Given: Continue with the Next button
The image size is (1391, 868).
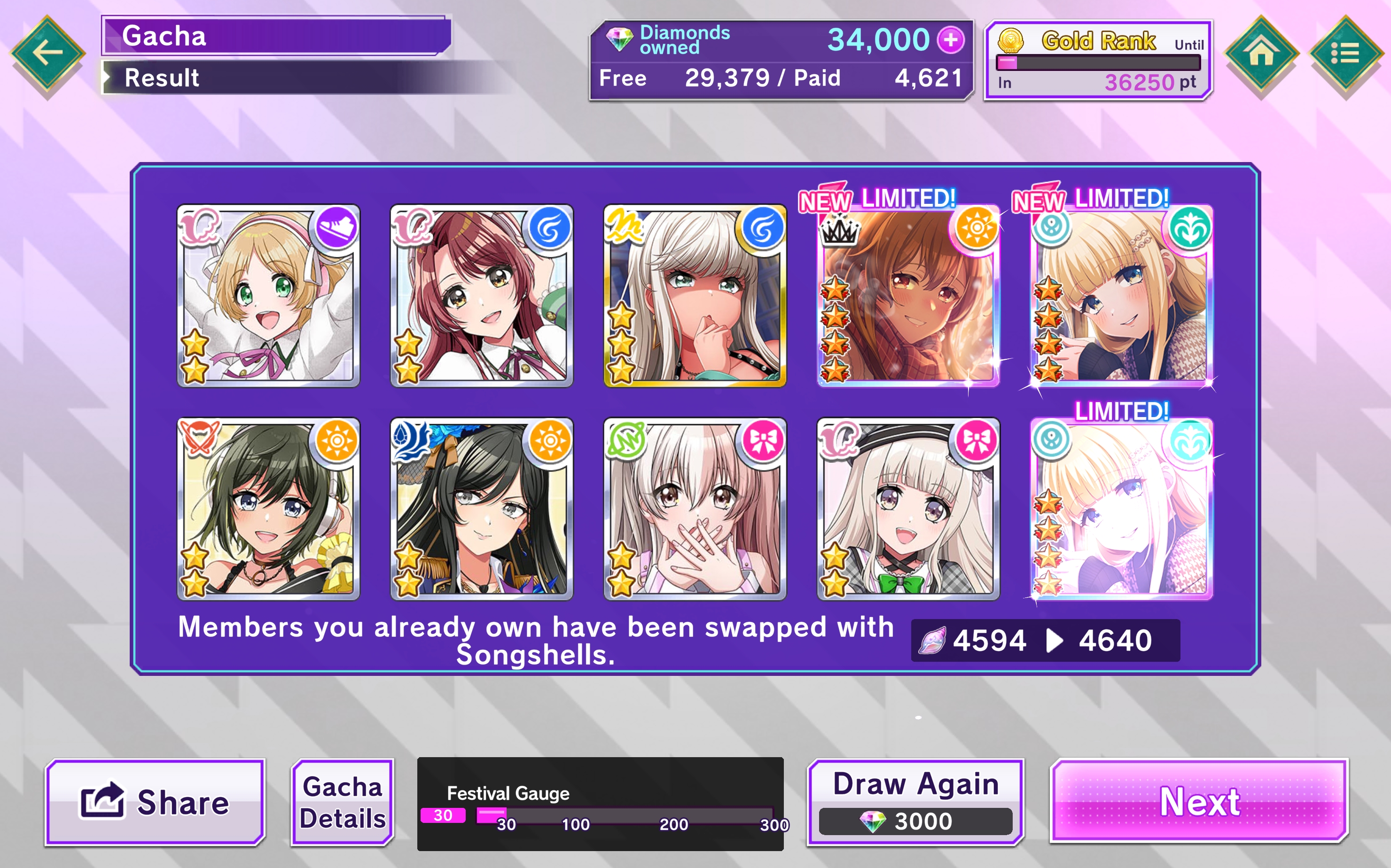Looking at the screenshot, I should click(x=1199, y=801).
